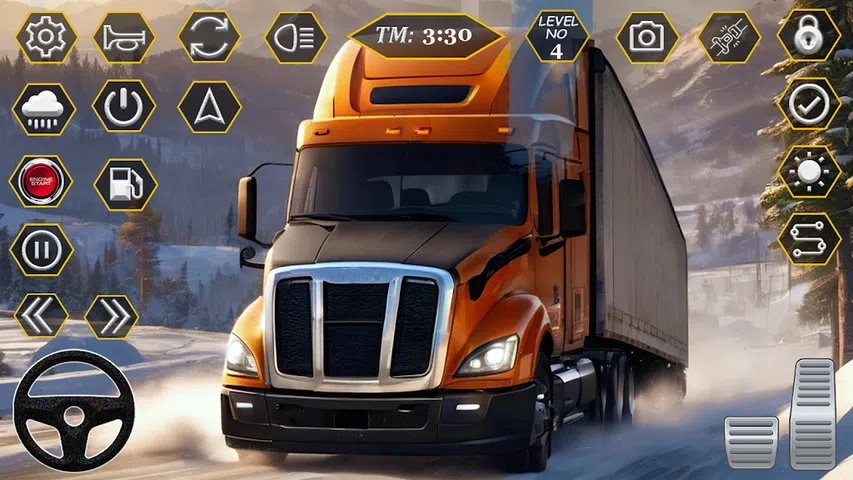Tap the checkmark circle icon
Screen dimensions: 853x480
809,103
